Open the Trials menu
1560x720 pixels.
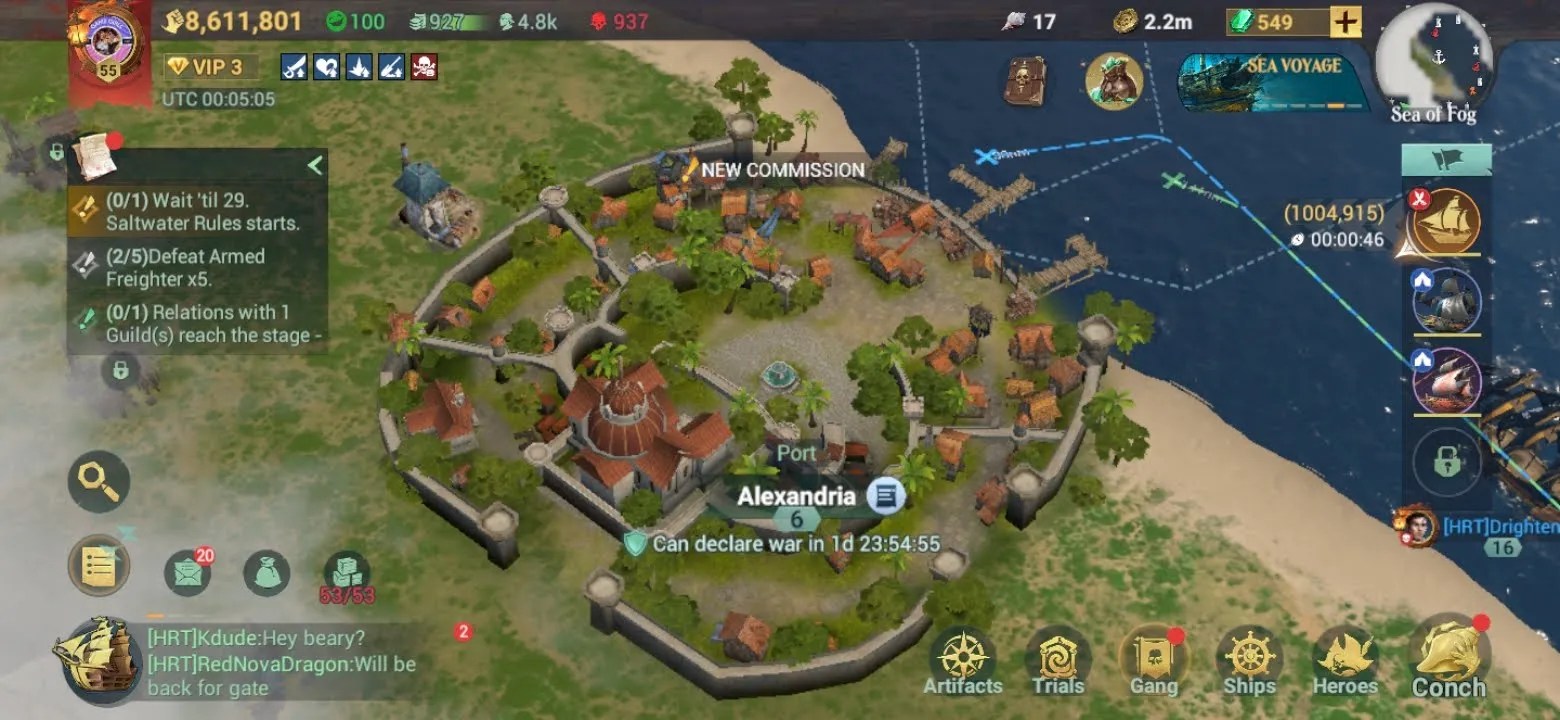click(1058, 662)
